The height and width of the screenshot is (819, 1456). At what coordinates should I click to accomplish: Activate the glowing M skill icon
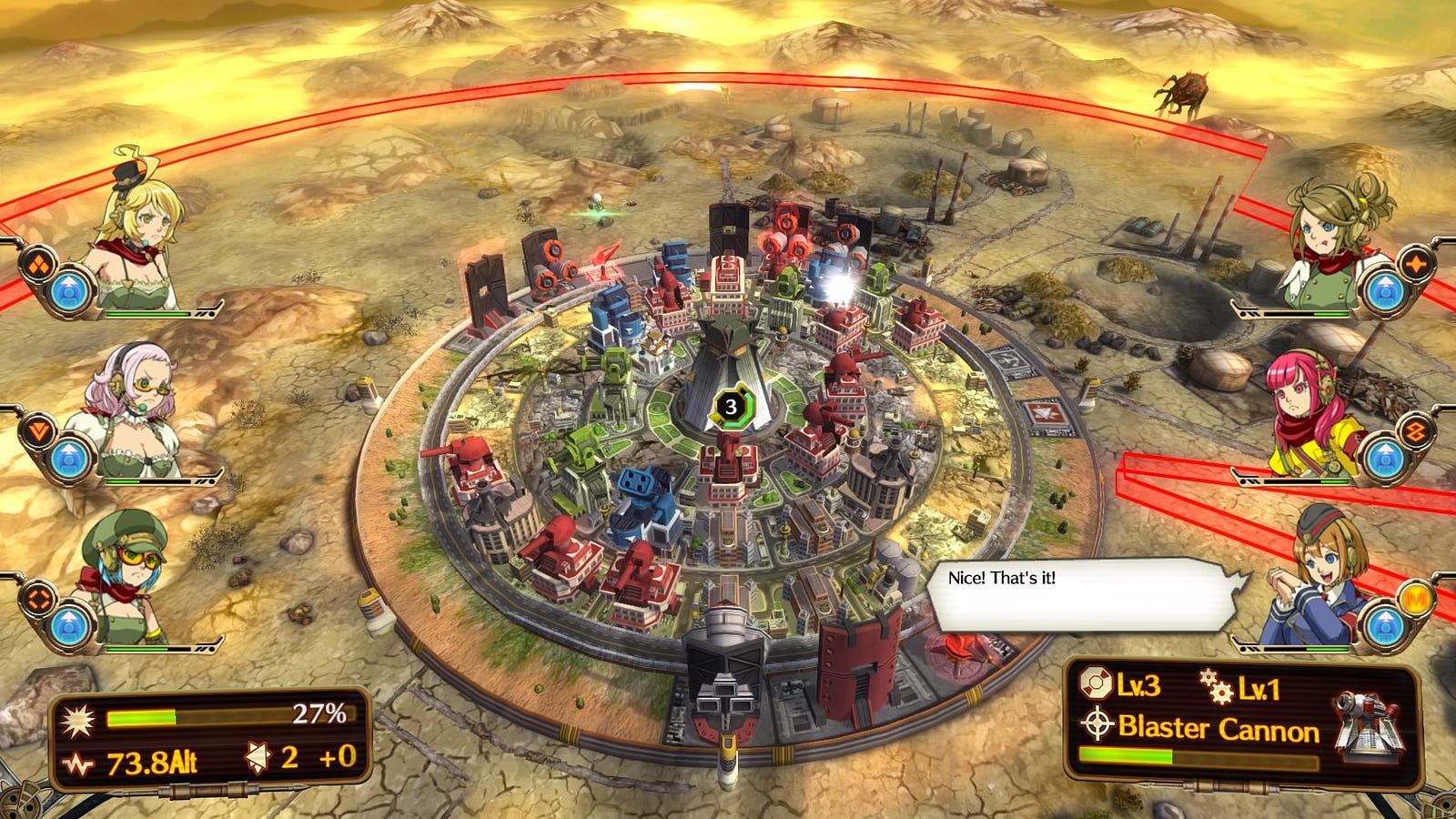click(1416, 599)
